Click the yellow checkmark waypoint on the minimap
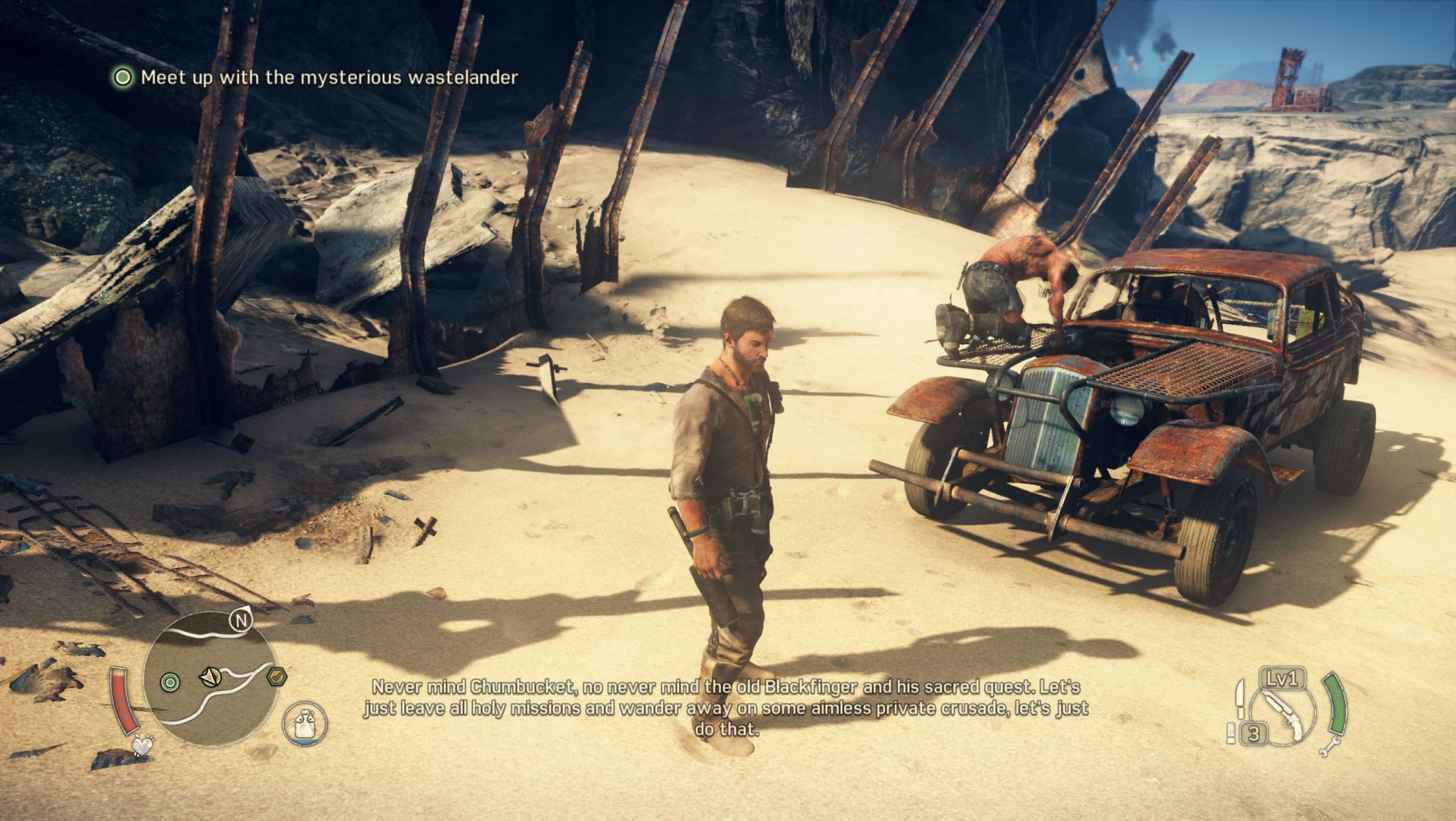Viewport: 1456px width, 821px height. 277,676
